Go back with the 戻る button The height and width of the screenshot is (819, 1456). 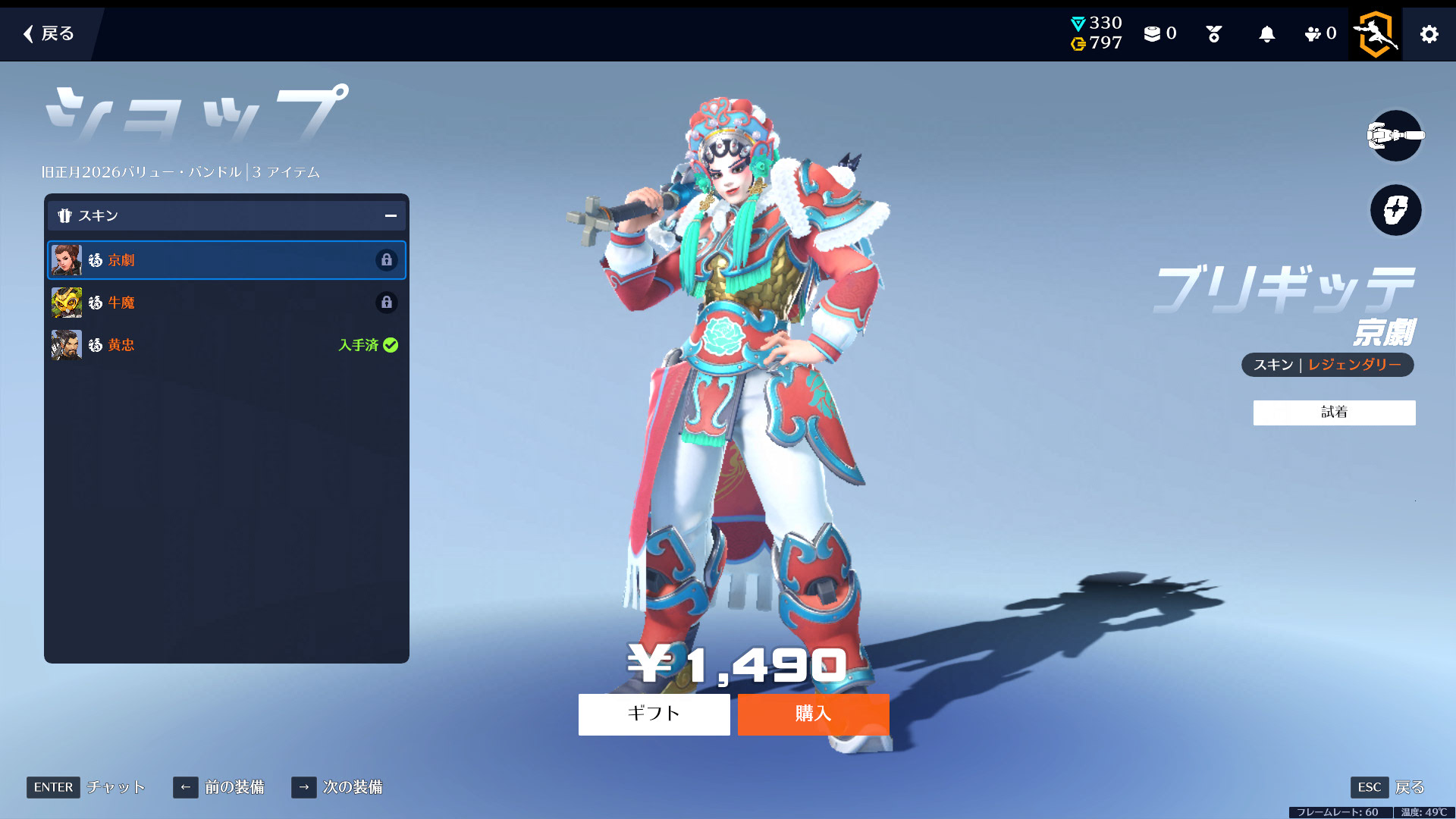[49, 33]
